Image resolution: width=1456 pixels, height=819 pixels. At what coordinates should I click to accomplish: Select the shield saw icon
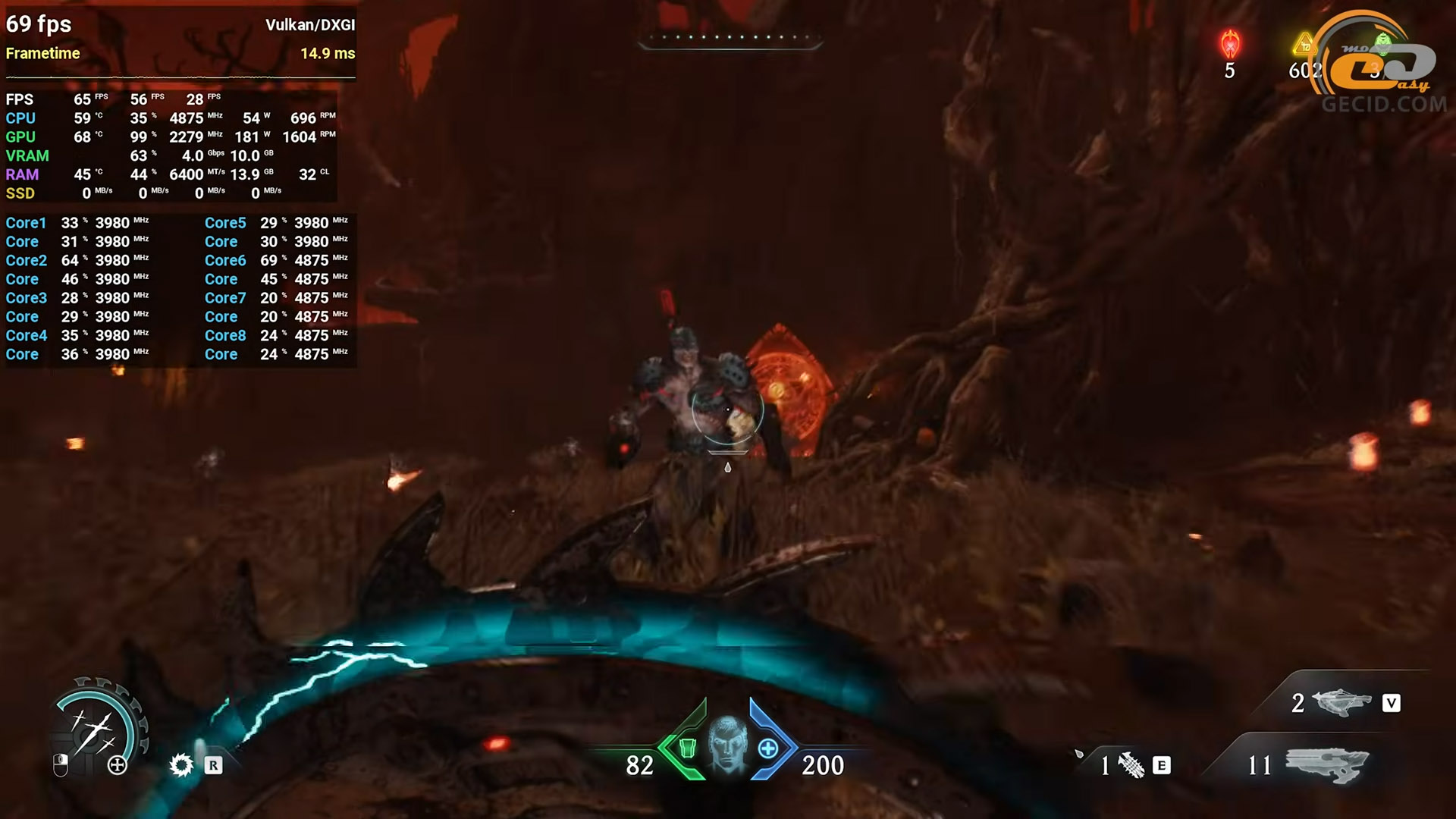[x=181, y=764]
